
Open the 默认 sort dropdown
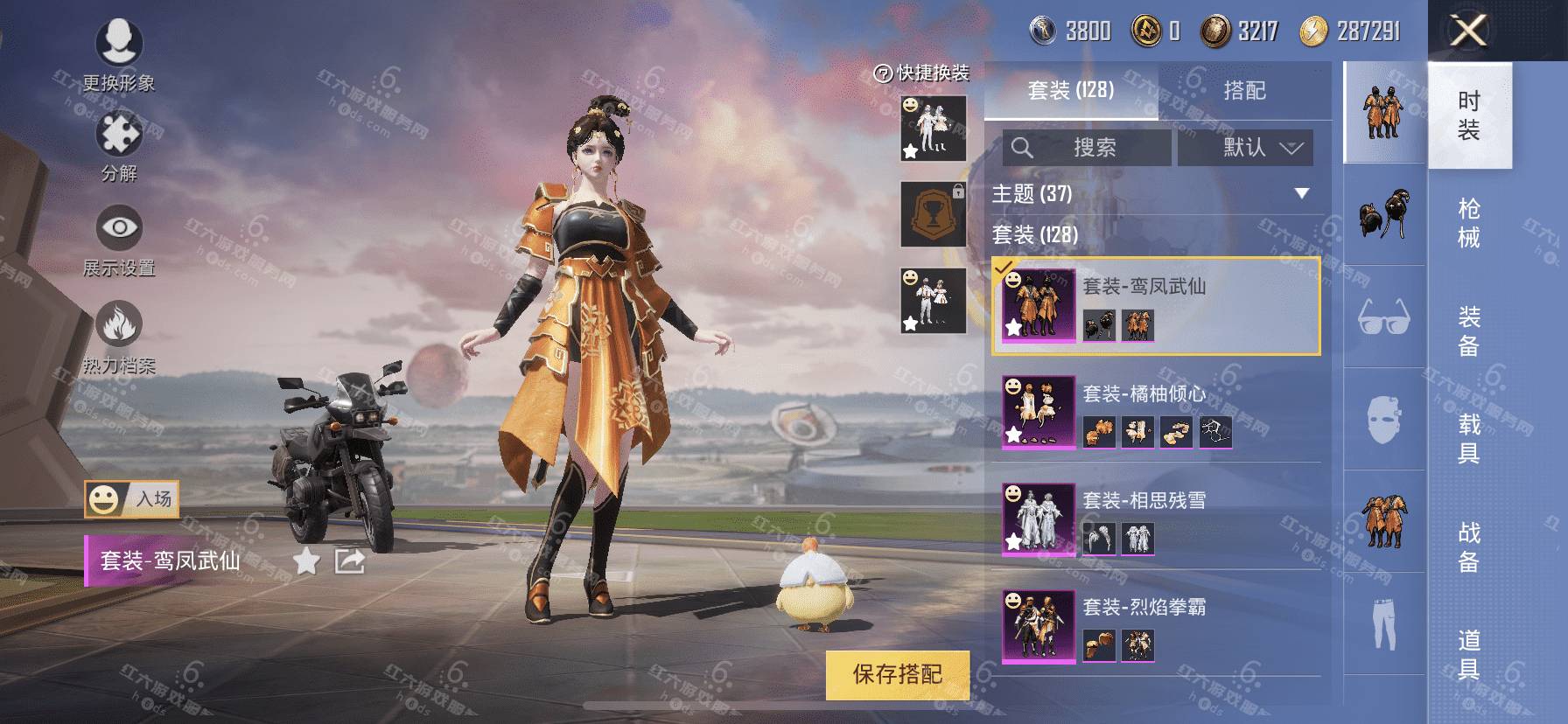(1245, 148)
